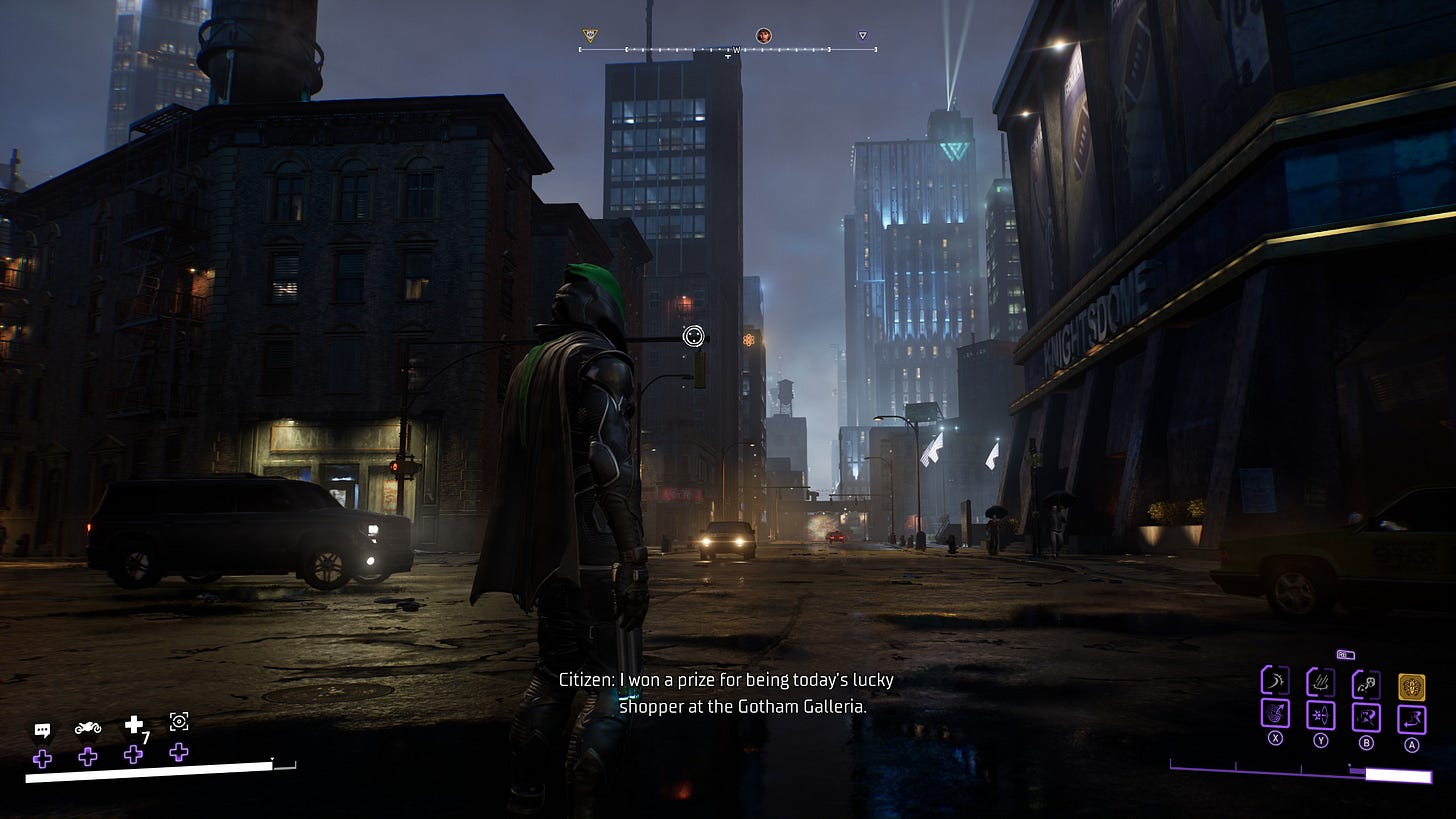Select the burst ability above Y
This screenshot has width=1456, height=819.
(x=1320, y=716)
